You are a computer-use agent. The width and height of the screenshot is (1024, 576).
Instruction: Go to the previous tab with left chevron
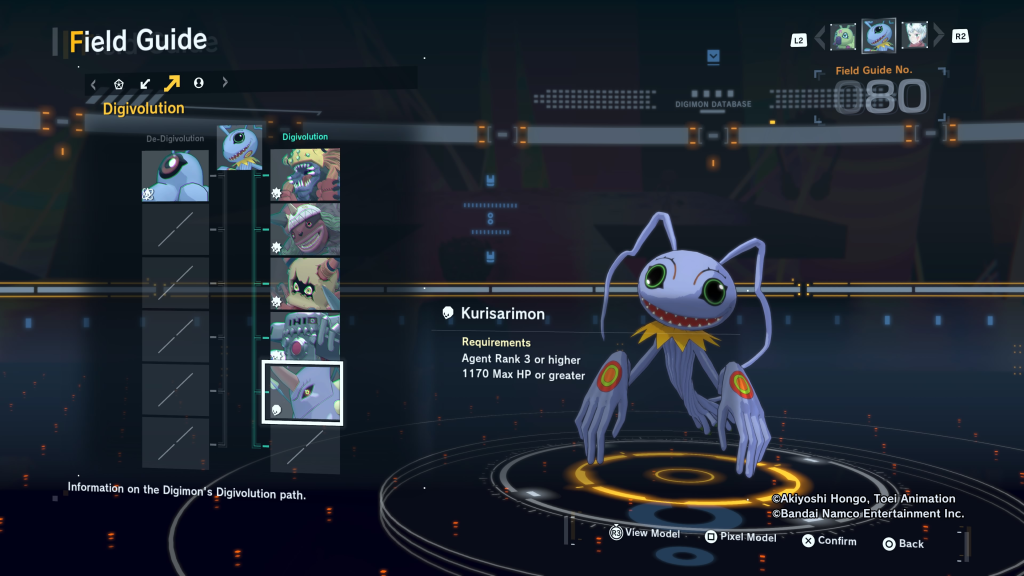point(93,83)
